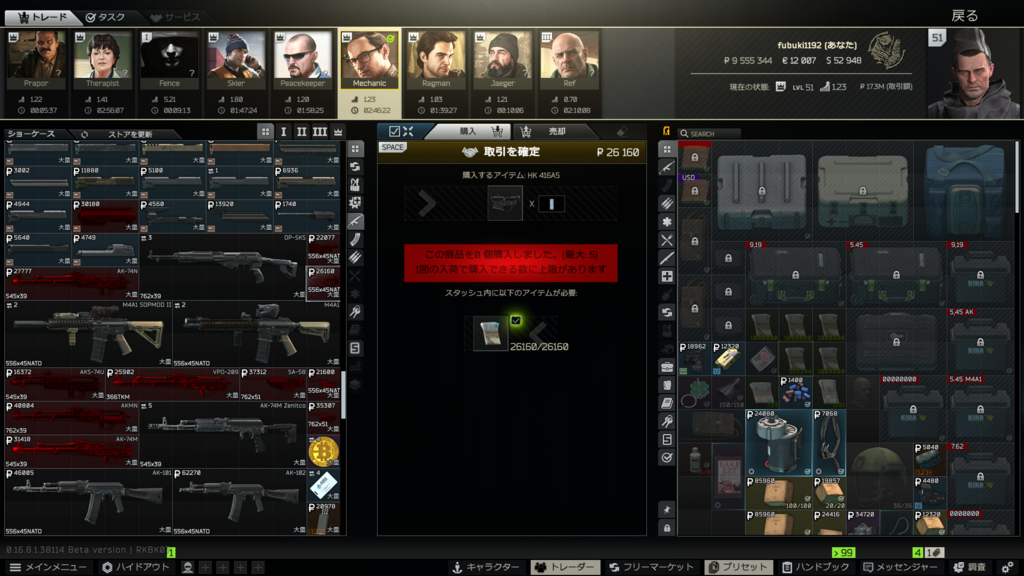The height and width of the screenshot is (576, 1024).
Task: Click the 戻る back button
Action: (964, 15)
